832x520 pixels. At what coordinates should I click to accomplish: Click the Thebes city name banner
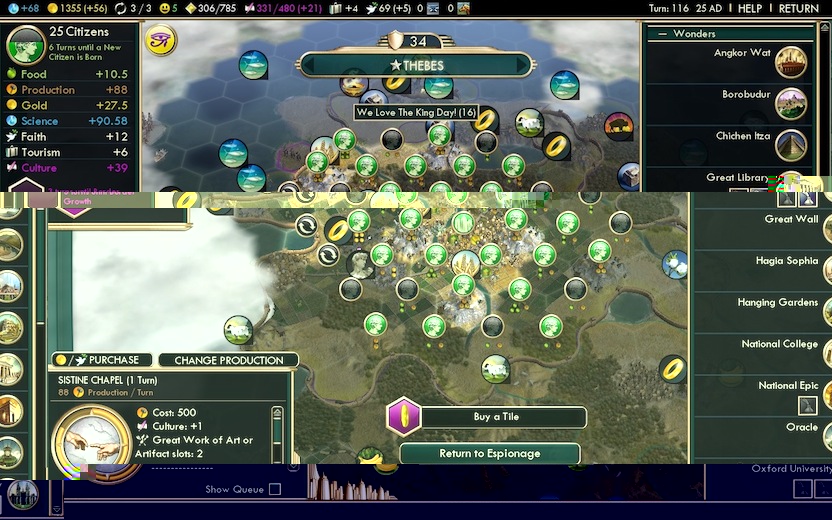(x=422, y=65)
